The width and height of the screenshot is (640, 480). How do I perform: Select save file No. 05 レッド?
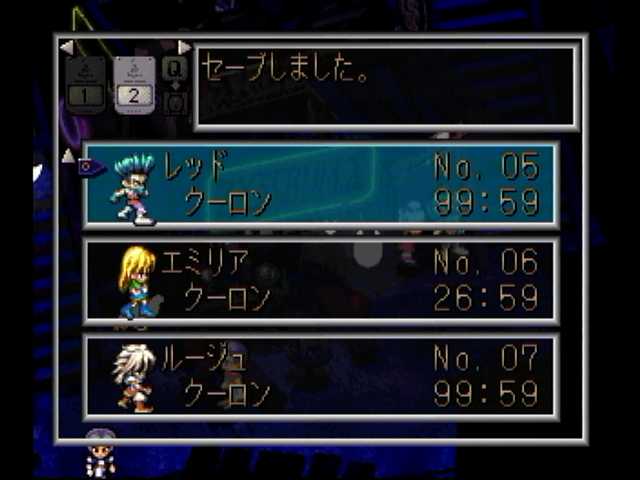click(320, 185)
